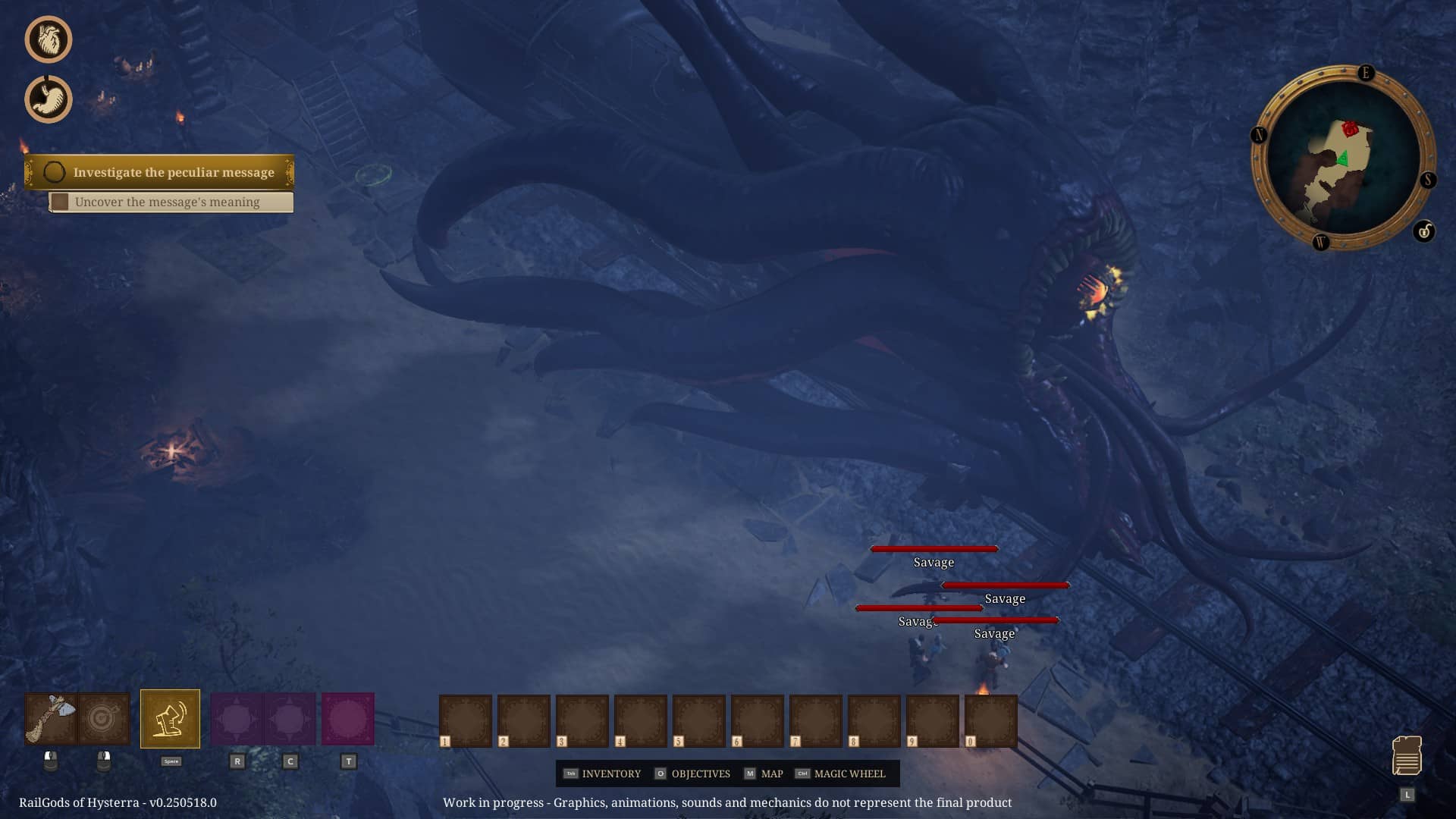Click the heart status icon
The image size is (1456, 819).
pos(49,39)
